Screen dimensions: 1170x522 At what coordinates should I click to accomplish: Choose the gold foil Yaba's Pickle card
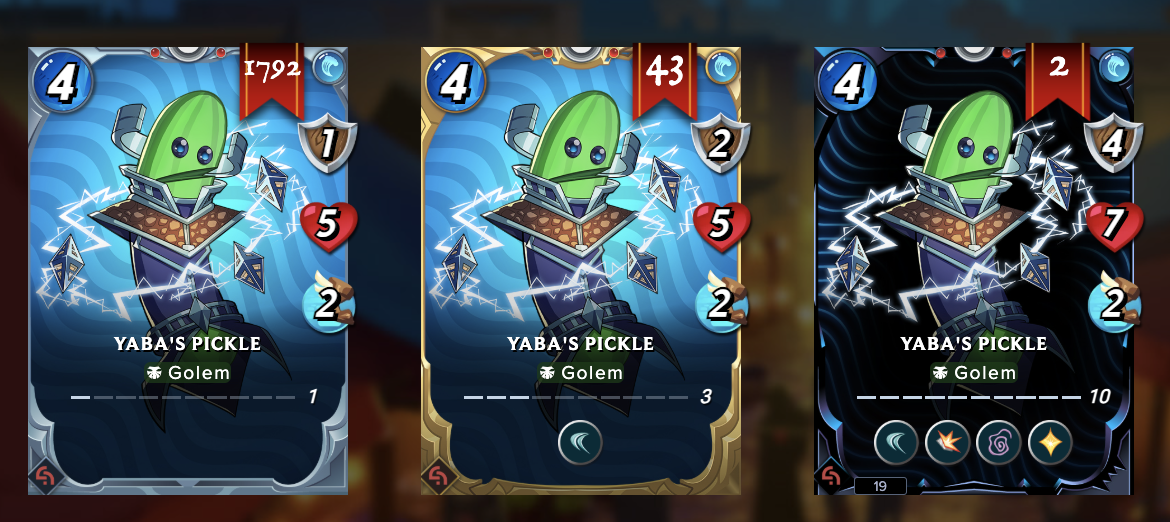pyautogui.click(x=581, y=270)
